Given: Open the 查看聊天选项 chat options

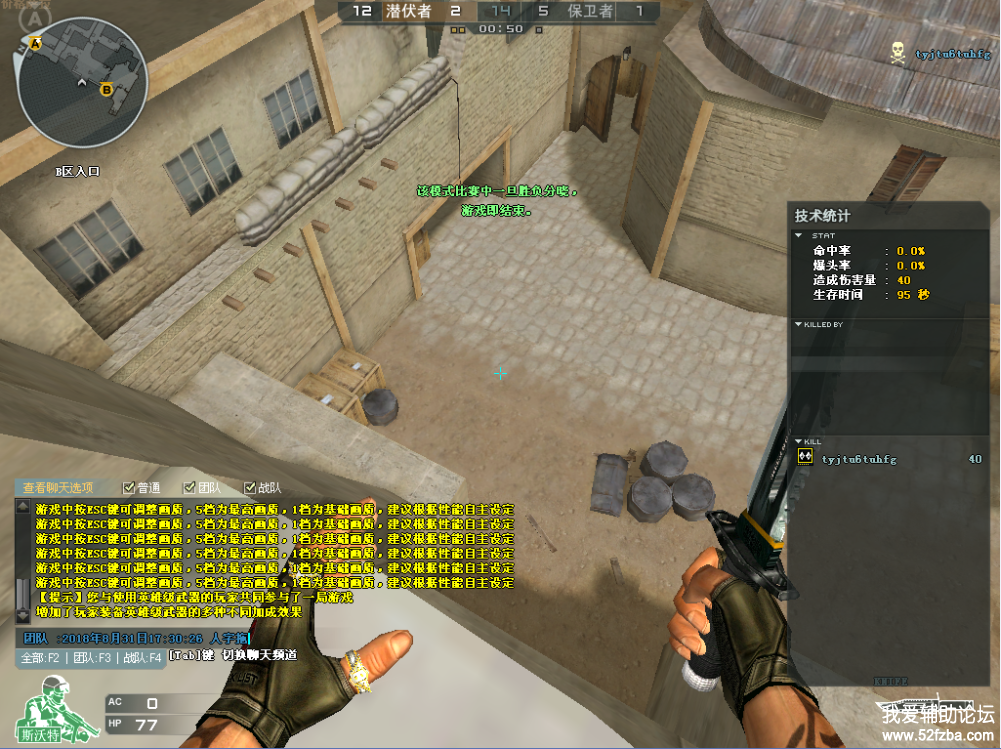Looking at the screenshot, I should pyautogui.click(x=59, y=488).
